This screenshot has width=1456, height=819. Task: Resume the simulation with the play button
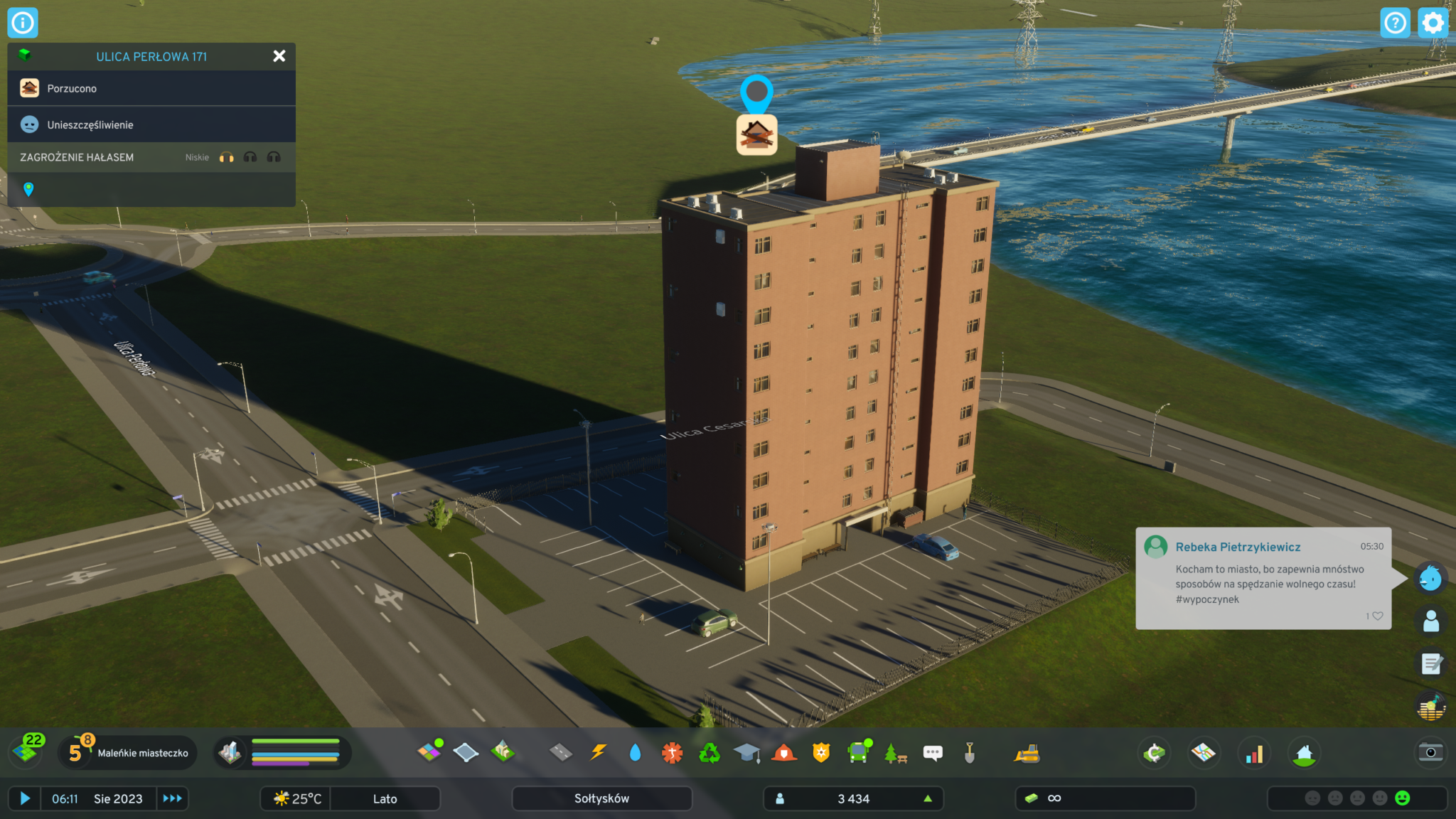(25, 798)
